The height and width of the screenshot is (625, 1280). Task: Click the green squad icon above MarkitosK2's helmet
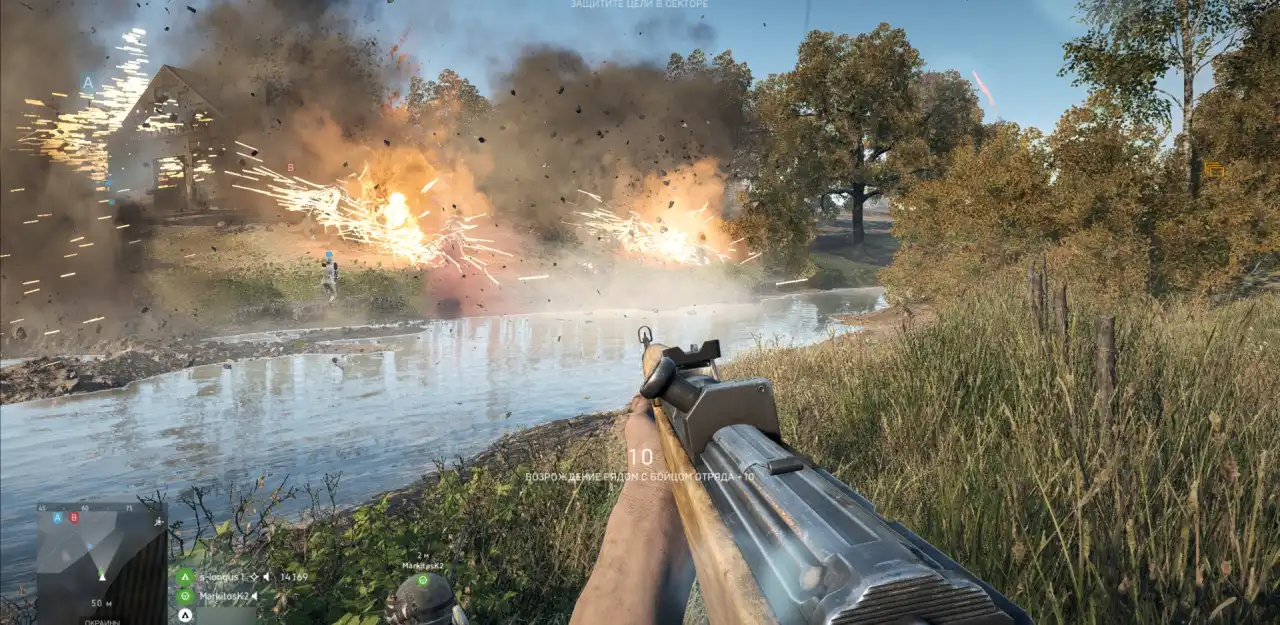422,579
